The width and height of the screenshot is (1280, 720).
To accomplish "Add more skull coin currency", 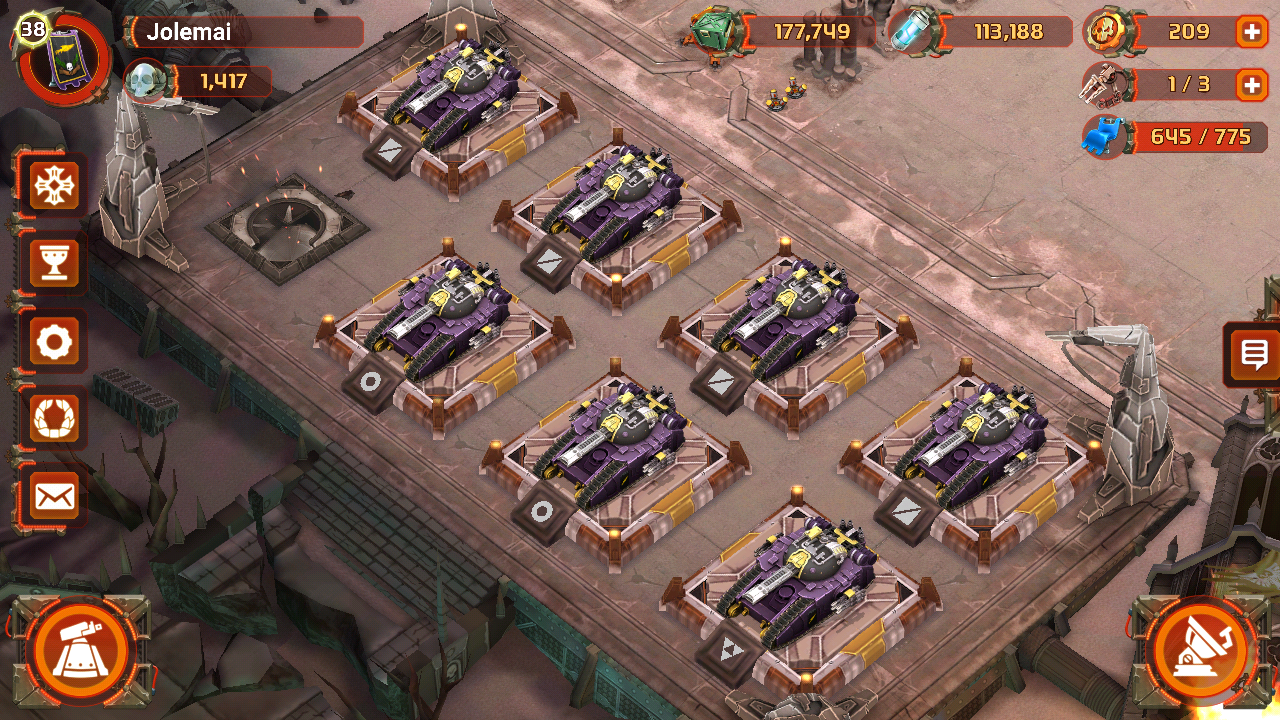I will point(1252,32).
